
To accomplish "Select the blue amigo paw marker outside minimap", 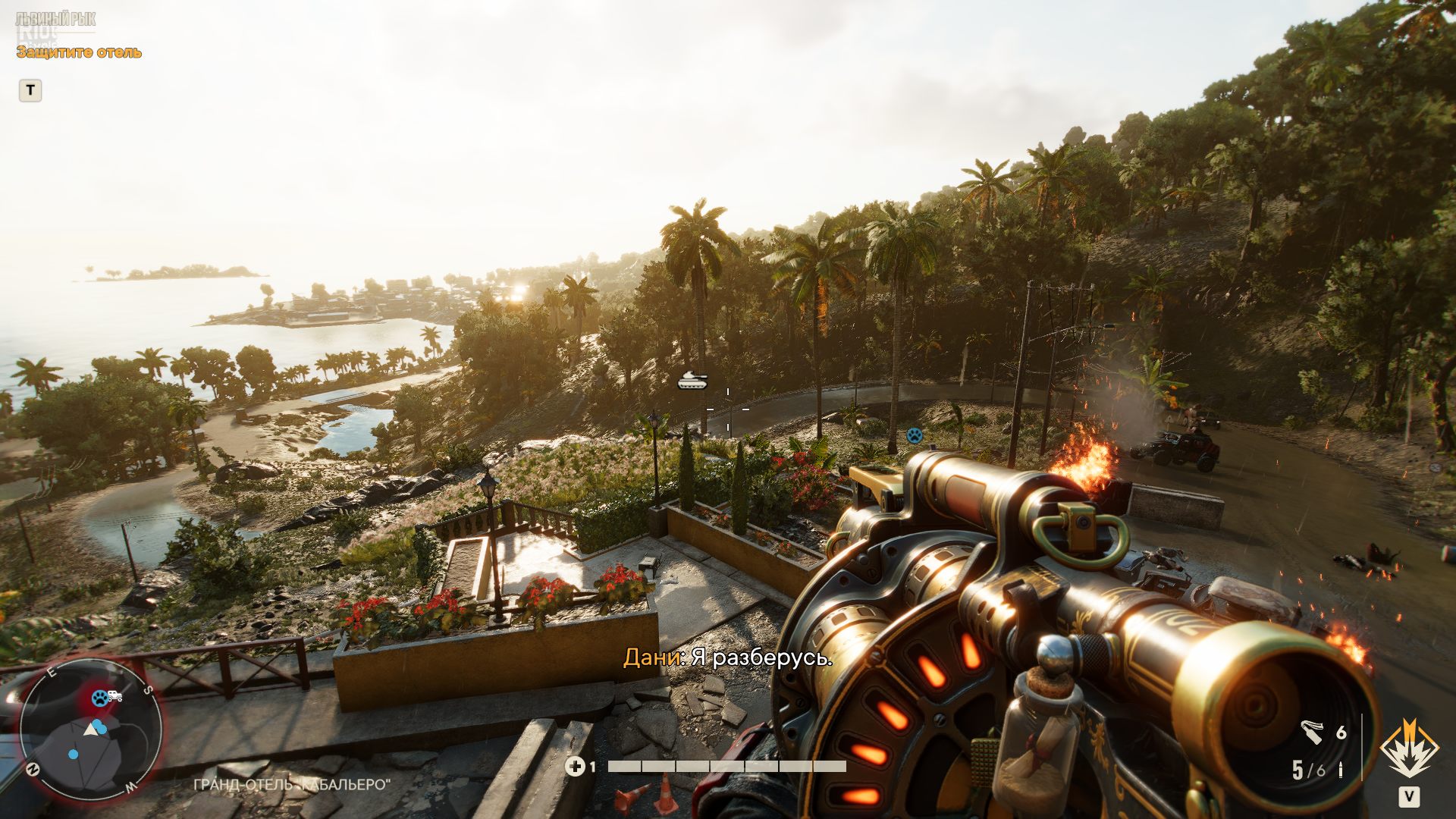I will point(915,435).
